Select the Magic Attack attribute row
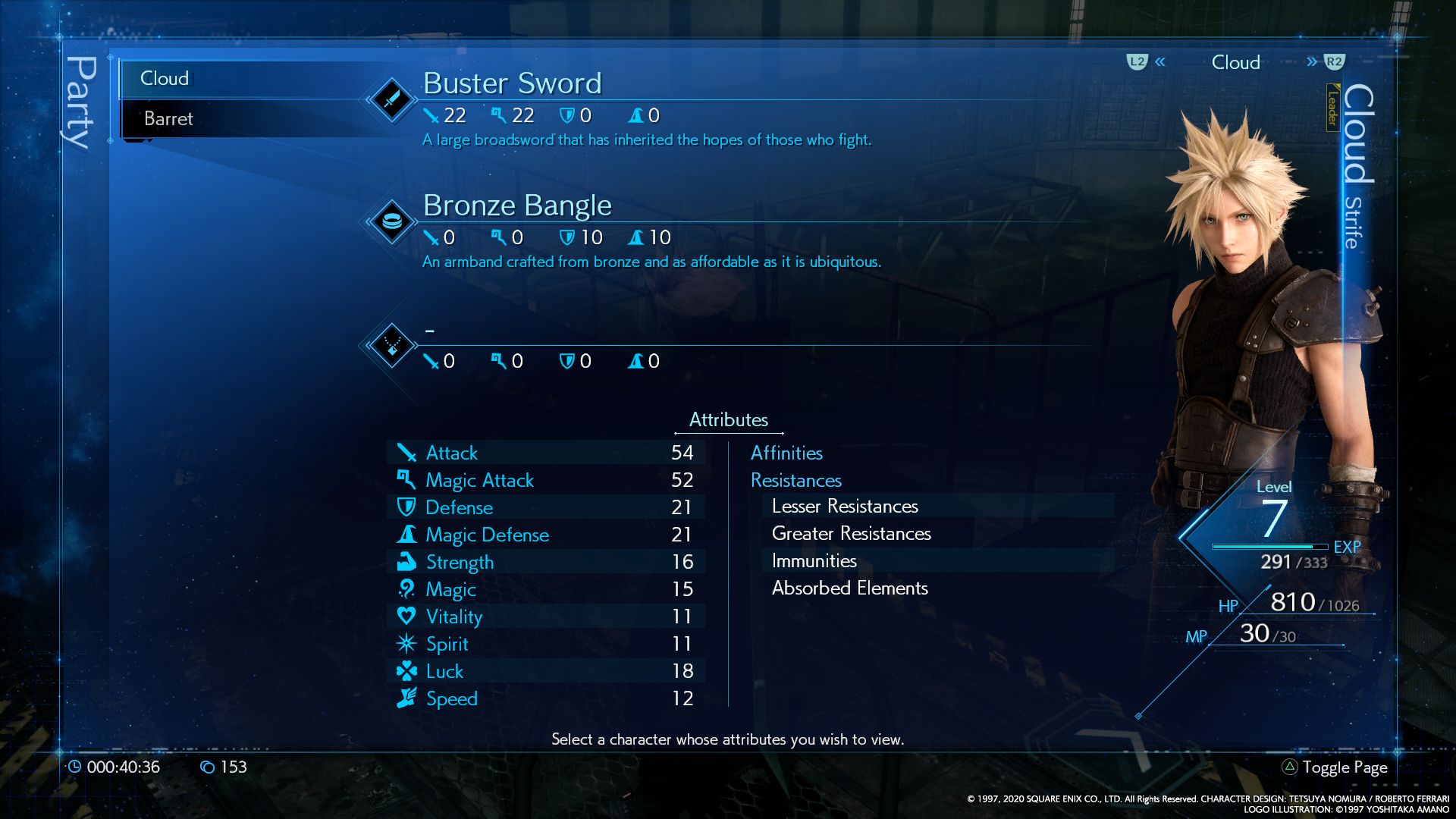1456x819 pixels. coord(546,480)
